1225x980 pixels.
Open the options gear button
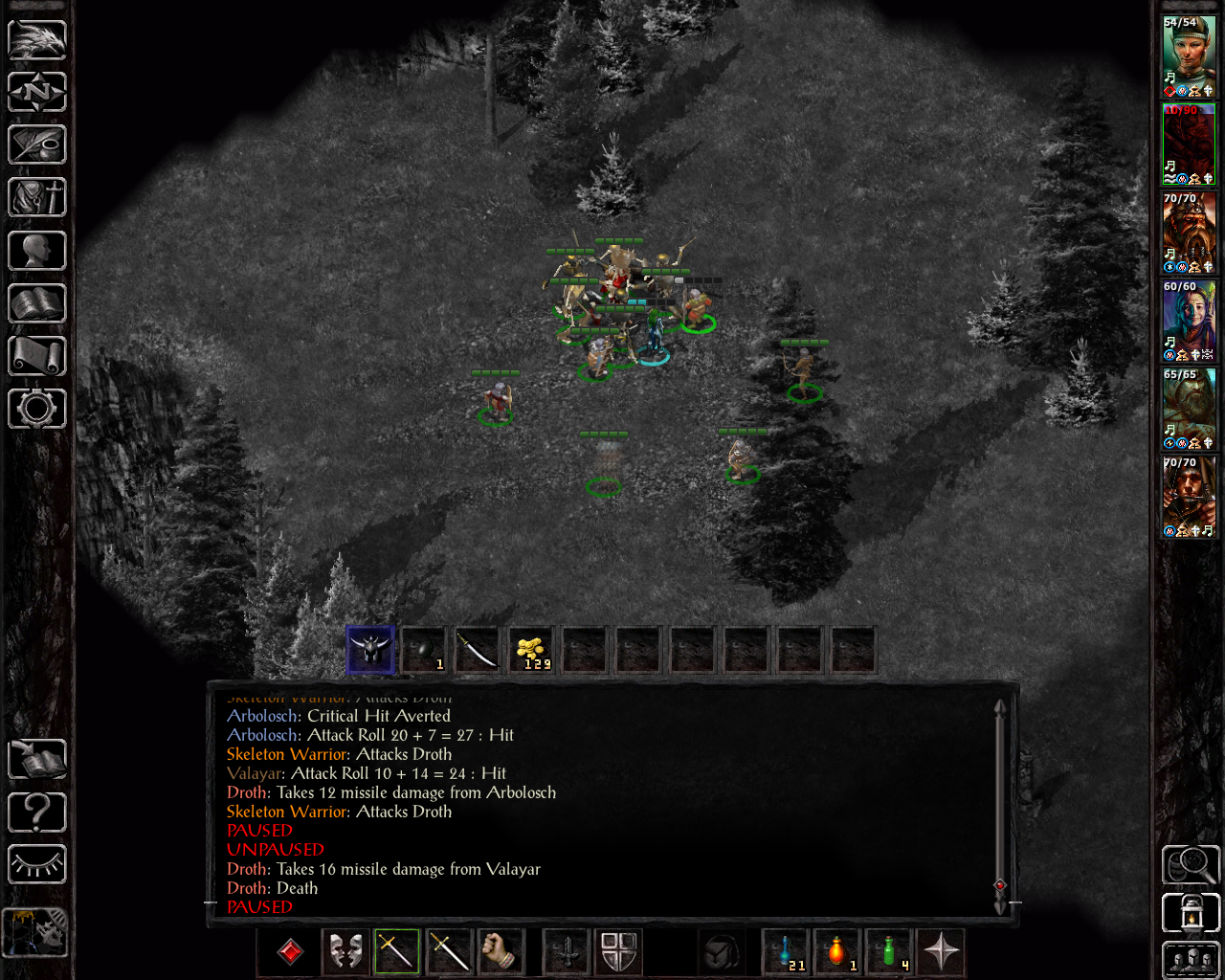[37, 409]
